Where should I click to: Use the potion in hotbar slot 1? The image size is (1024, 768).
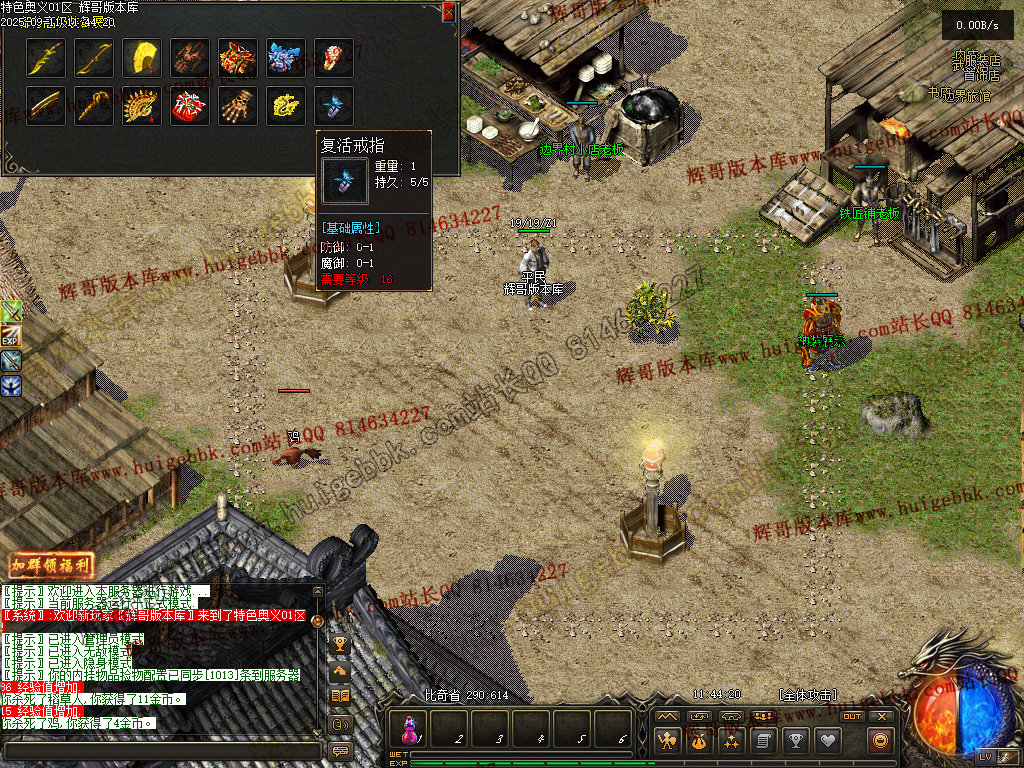(412, 729)
